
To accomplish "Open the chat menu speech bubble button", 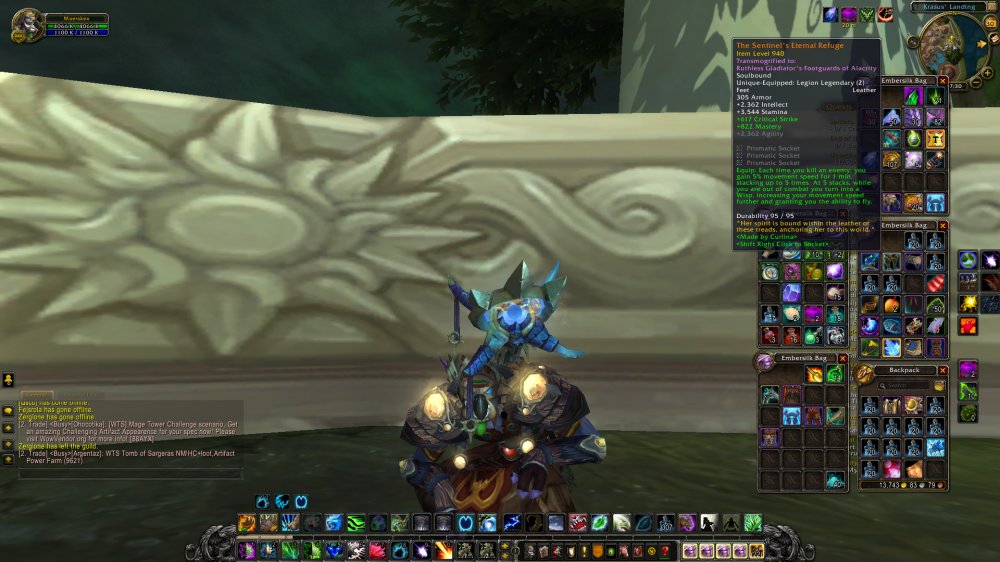I will point(8,410).
